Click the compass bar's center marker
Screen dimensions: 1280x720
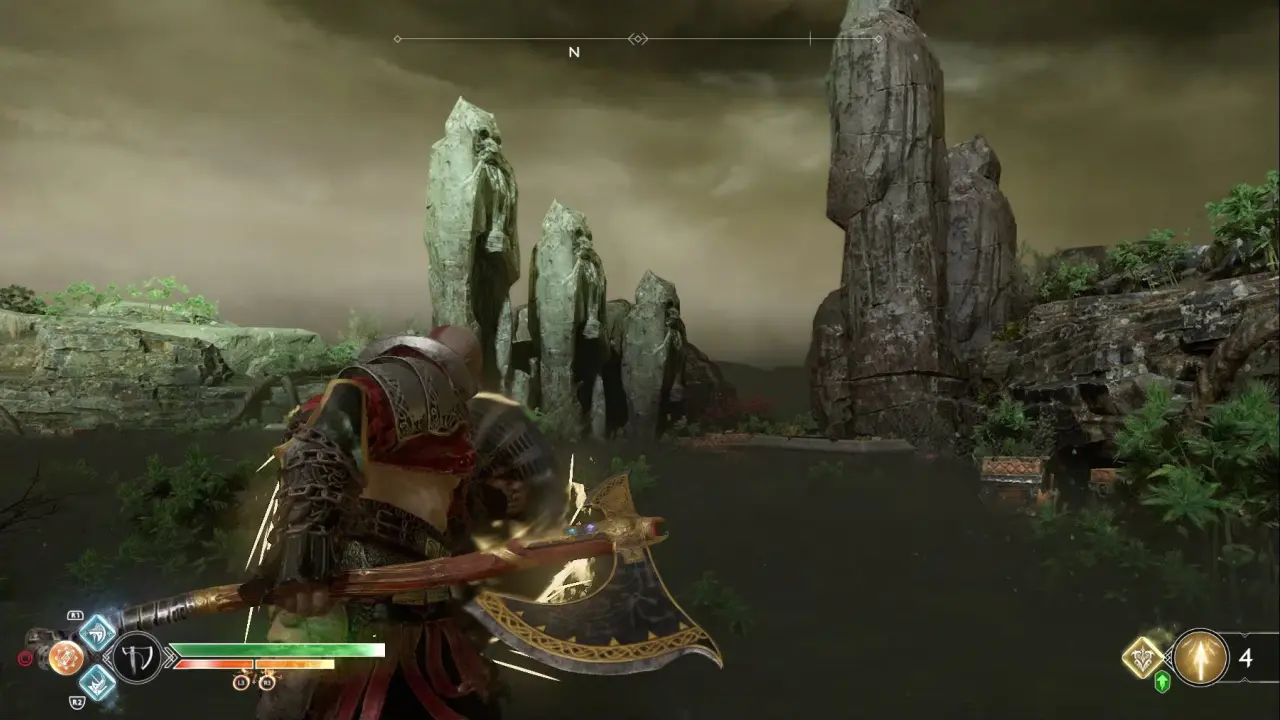(x=638, y=39)
